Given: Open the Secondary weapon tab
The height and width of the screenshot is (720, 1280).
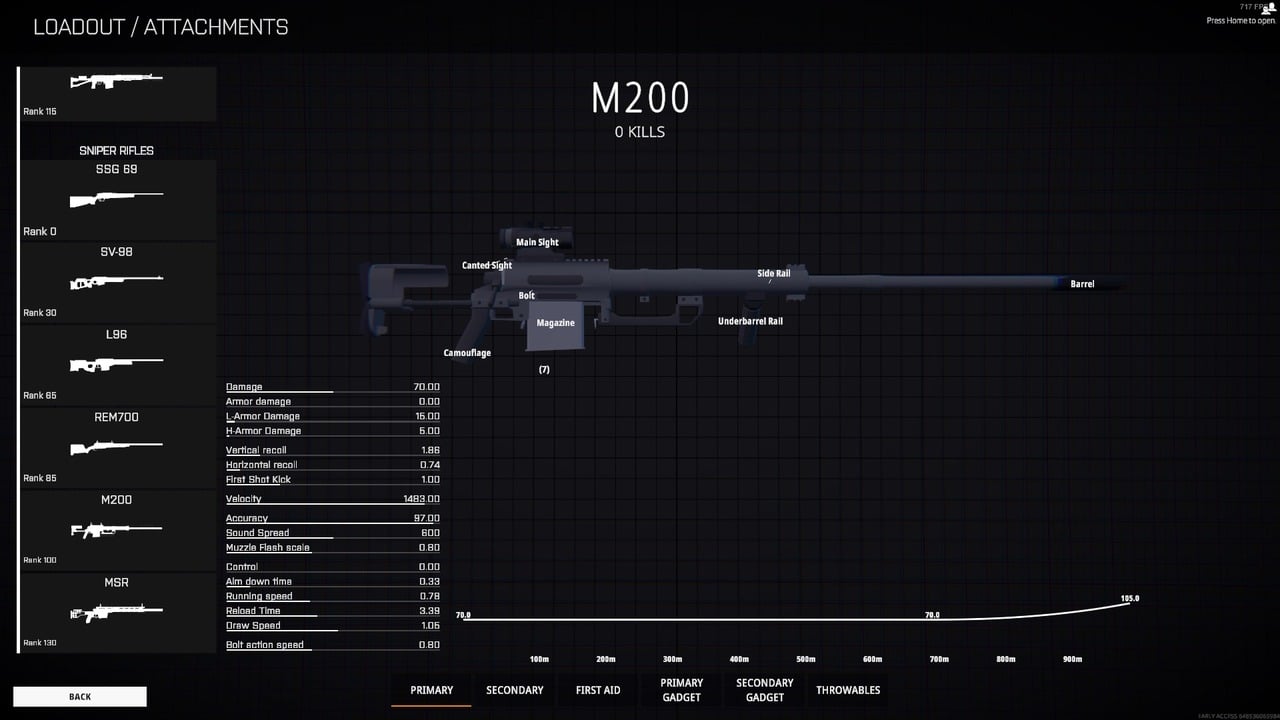Looking at the screenshot, I should (x=515, y=690).
